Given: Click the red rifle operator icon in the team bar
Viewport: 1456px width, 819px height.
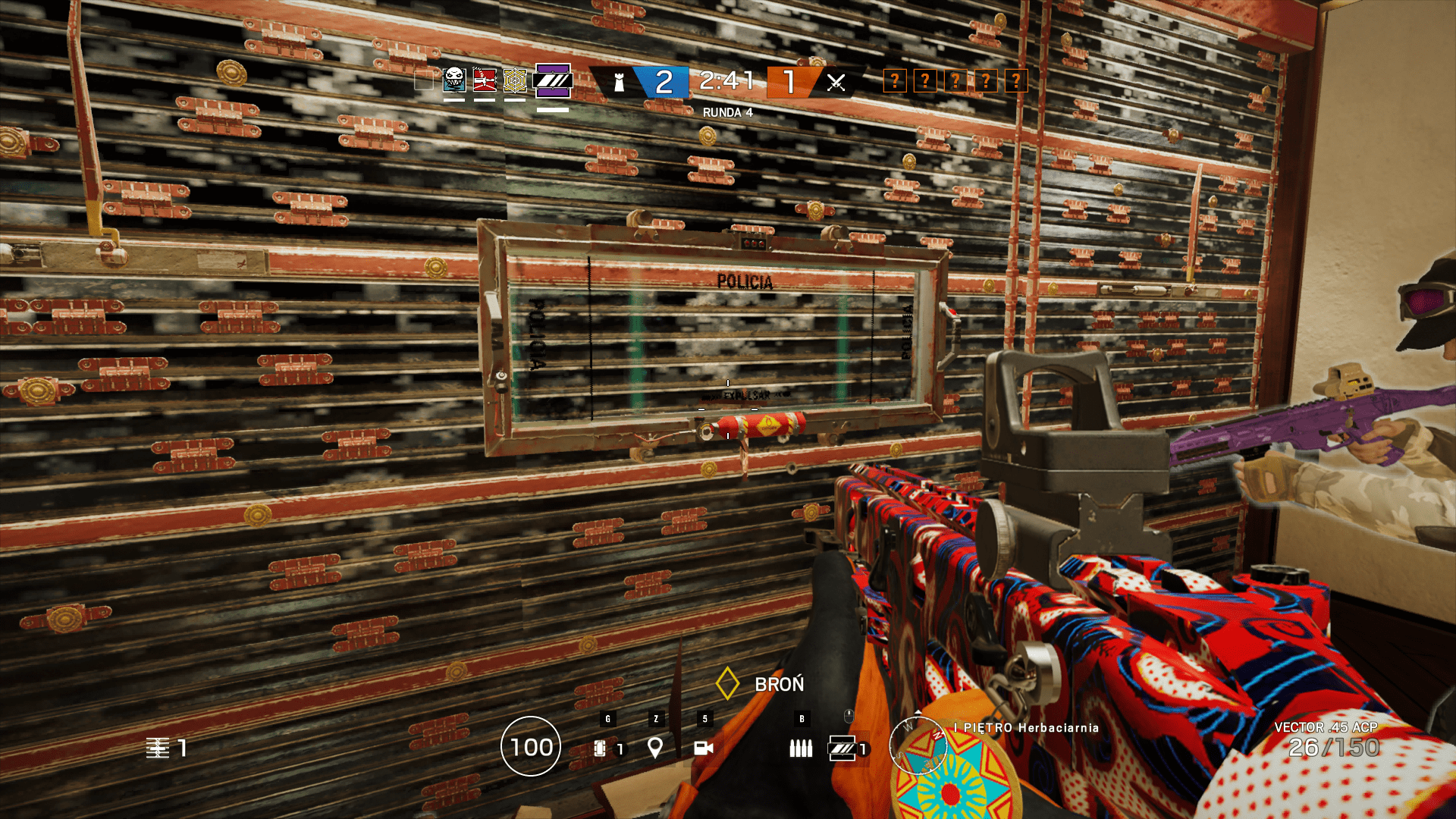Looking at the screenshot, I should (485, 81).
